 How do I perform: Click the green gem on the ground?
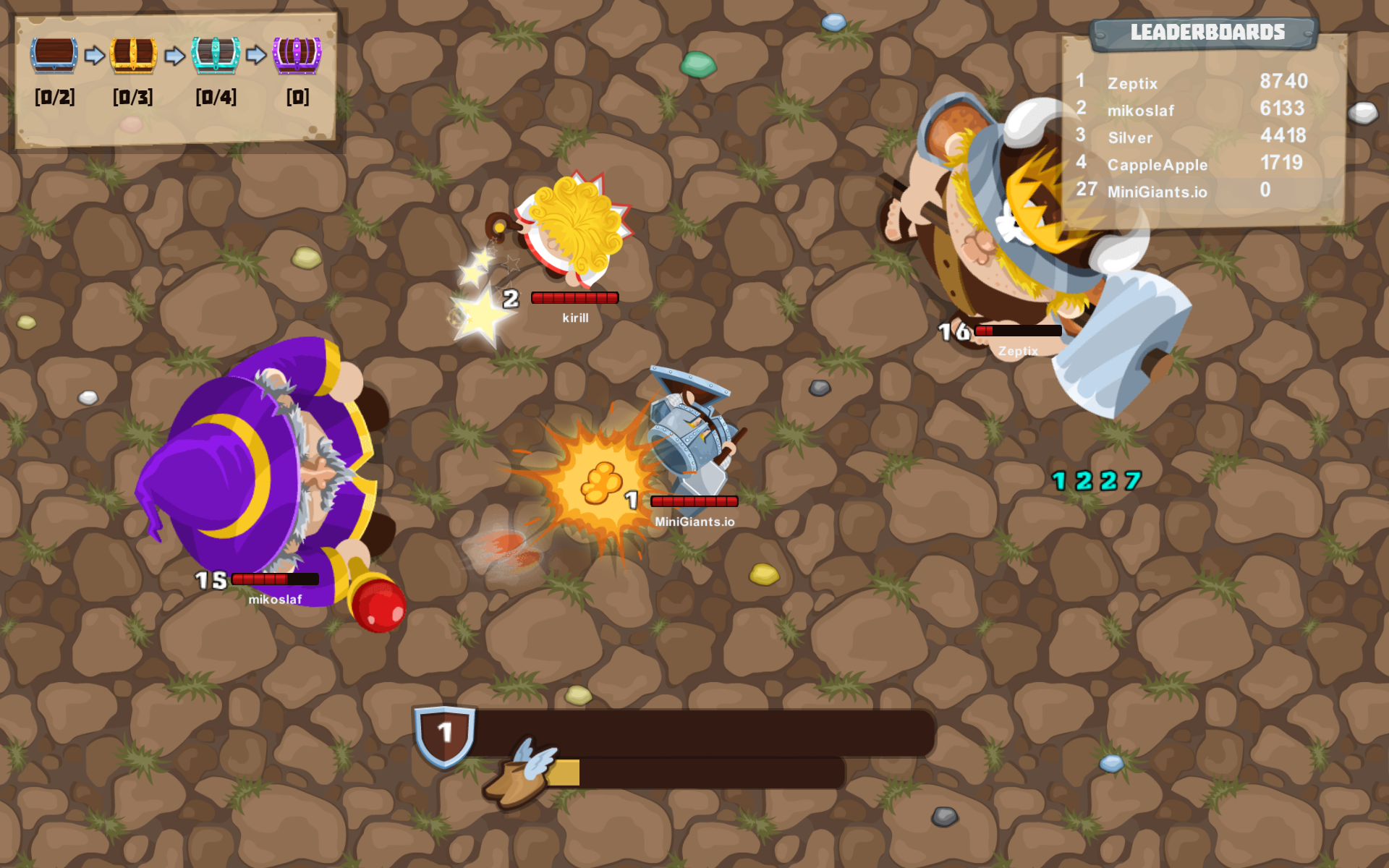coord(697,65)
